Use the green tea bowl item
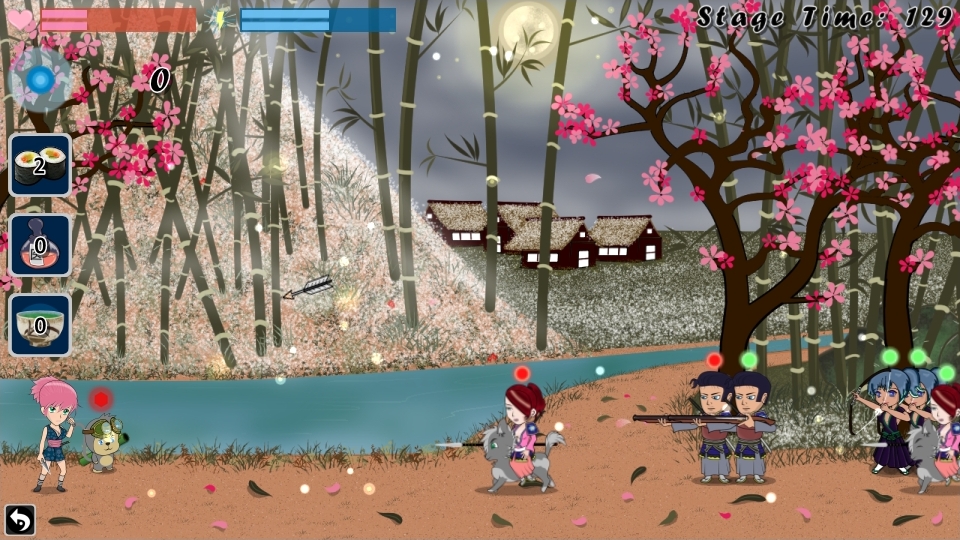 (40, 325)
